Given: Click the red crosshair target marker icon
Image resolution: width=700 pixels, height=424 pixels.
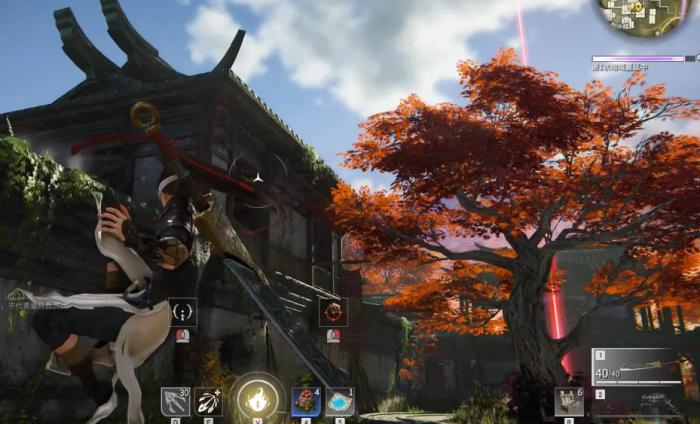Looking at the screenshot, I should 333,312.
